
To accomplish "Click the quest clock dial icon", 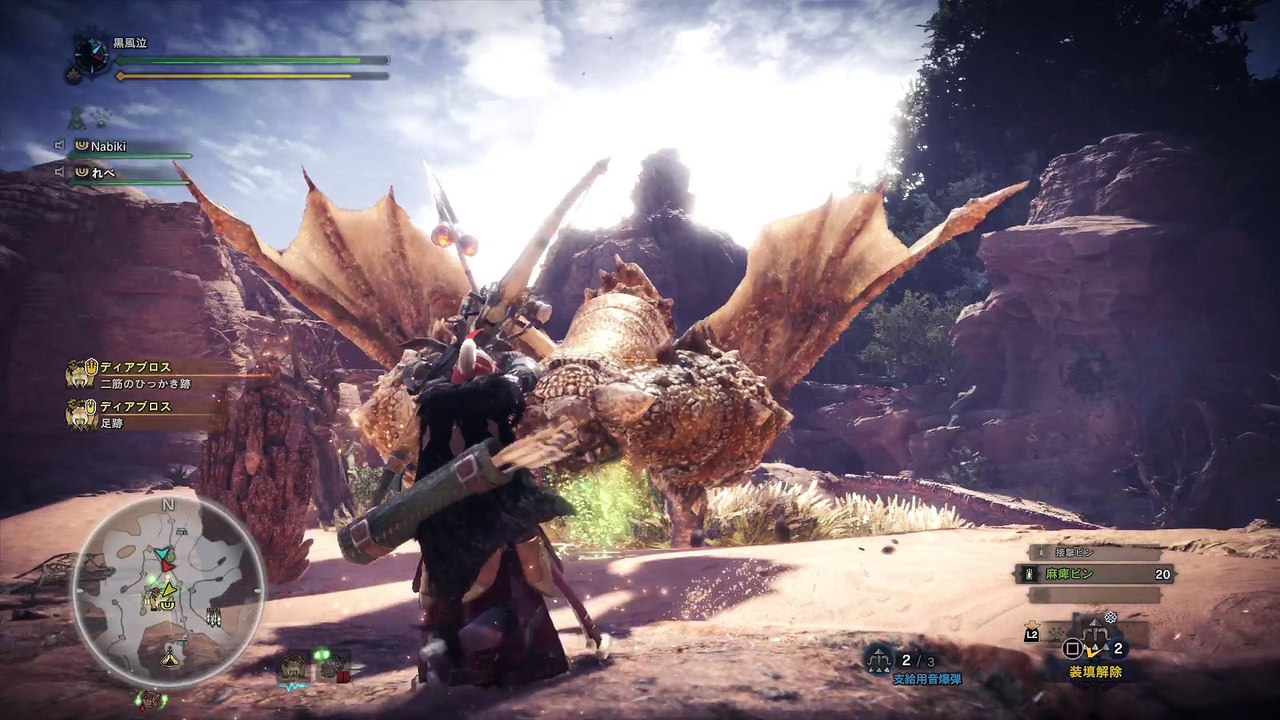I will (90, 53).
